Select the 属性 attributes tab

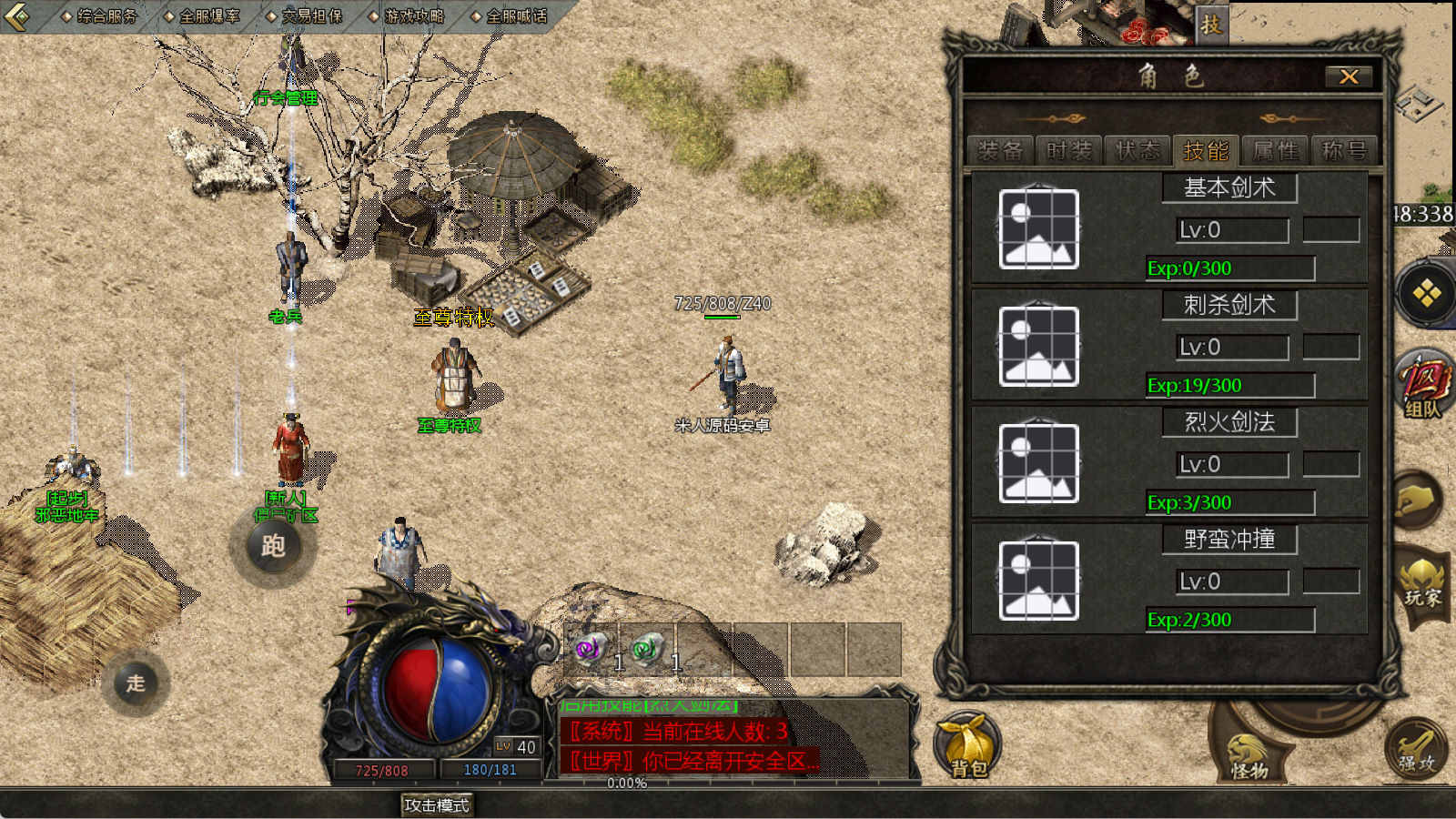(x=1276, y=151)
